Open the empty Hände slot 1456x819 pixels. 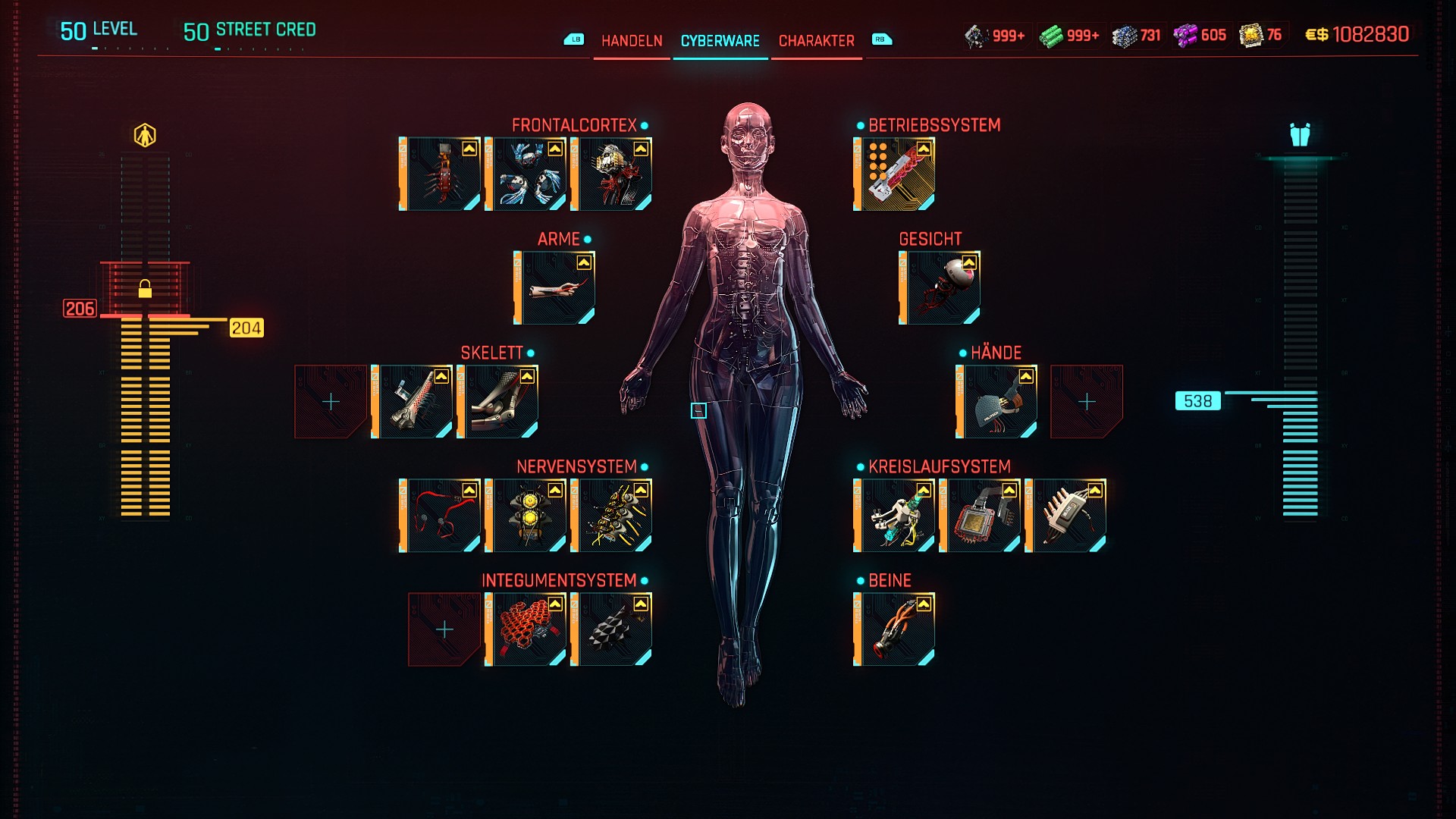click(1086, 402)
